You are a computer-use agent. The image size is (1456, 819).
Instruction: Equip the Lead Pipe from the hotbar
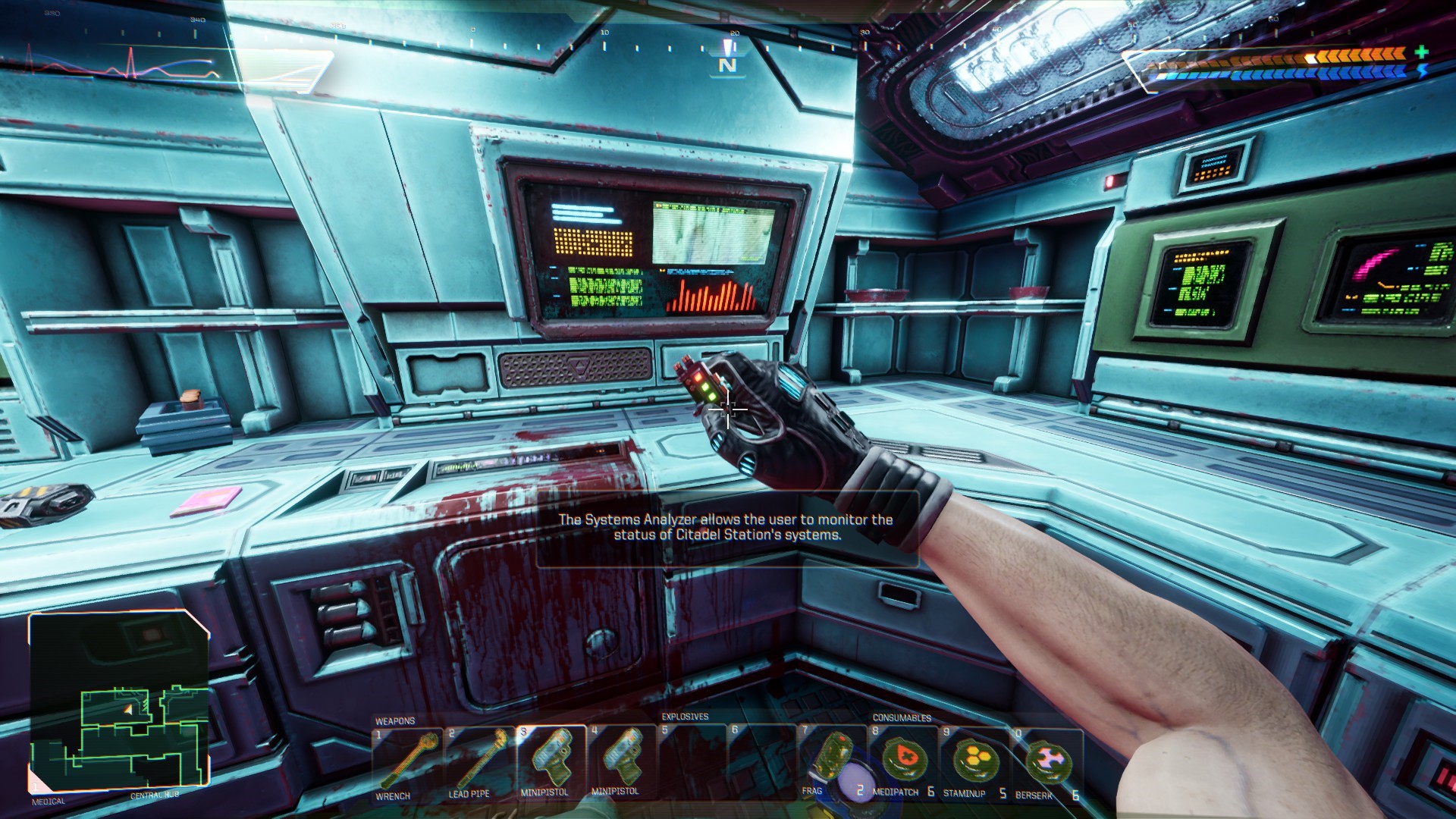479,762
